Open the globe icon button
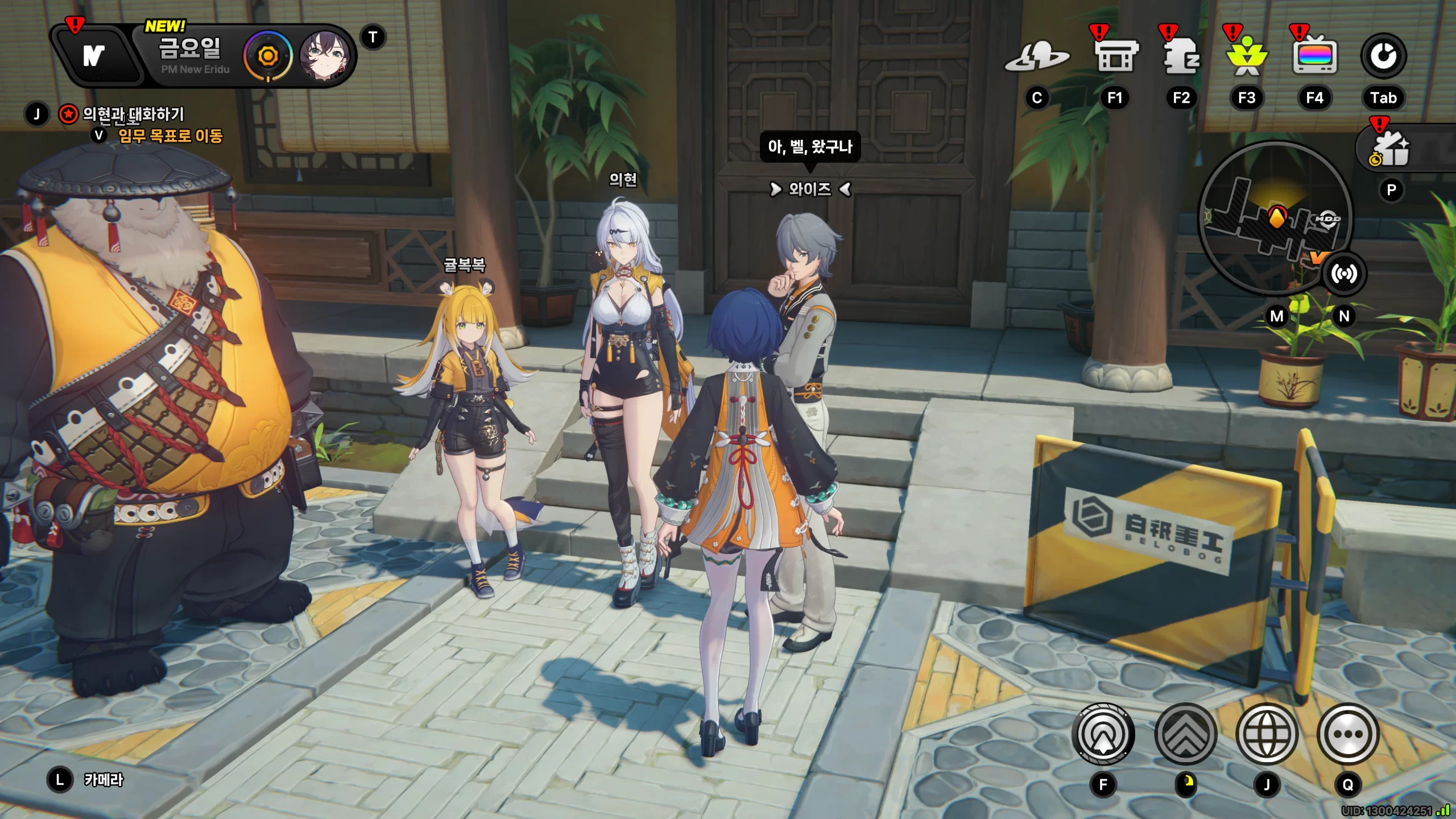Screen dimensions: 1456x819 (1267, 734)
